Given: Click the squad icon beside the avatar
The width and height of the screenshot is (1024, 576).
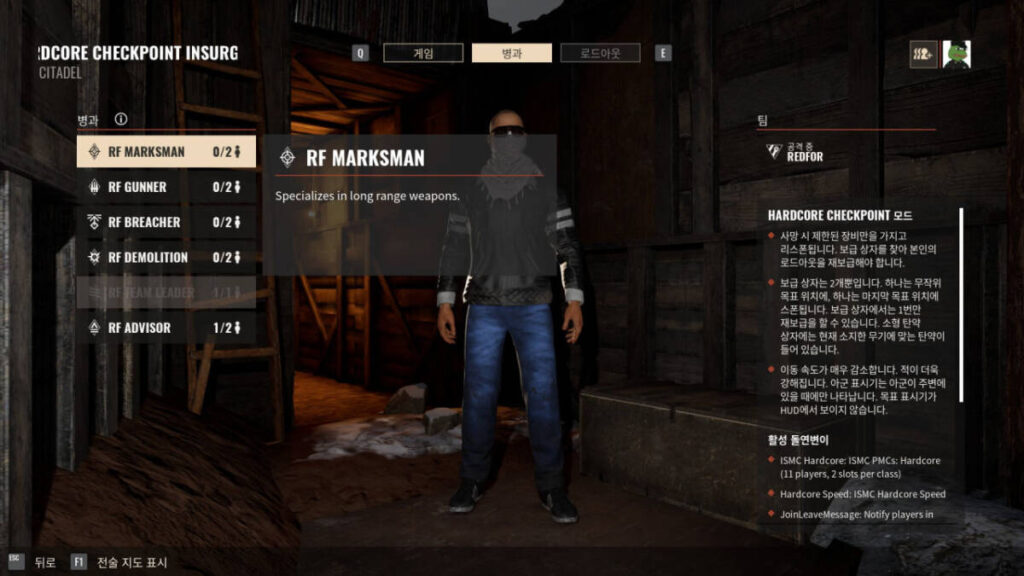Looking at the screenshot, I should tap(924, 54).
